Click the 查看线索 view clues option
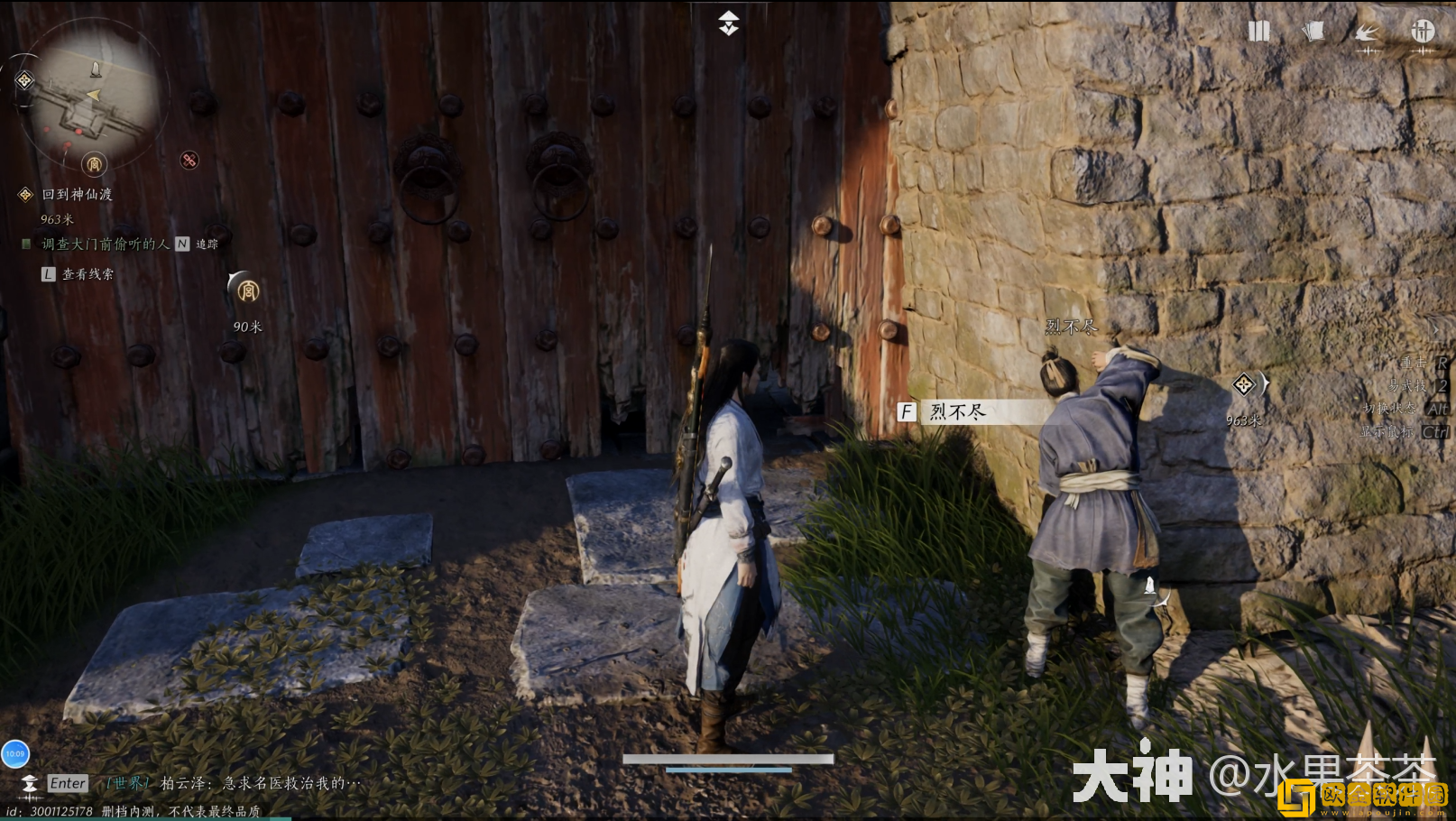1456x821 pixels. pyautogui.click(x=88, y=274)
